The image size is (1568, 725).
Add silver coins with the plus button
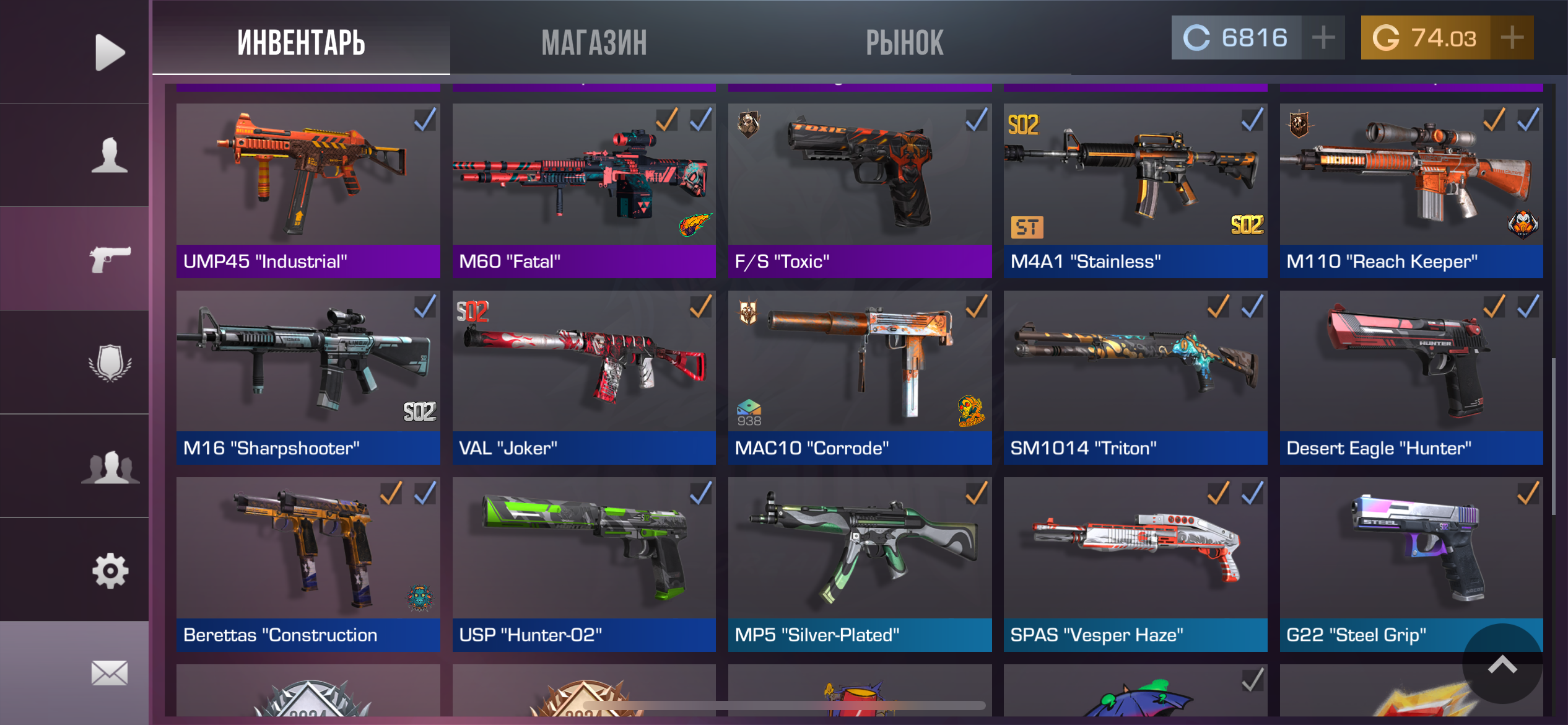(x=1323, y=38)
